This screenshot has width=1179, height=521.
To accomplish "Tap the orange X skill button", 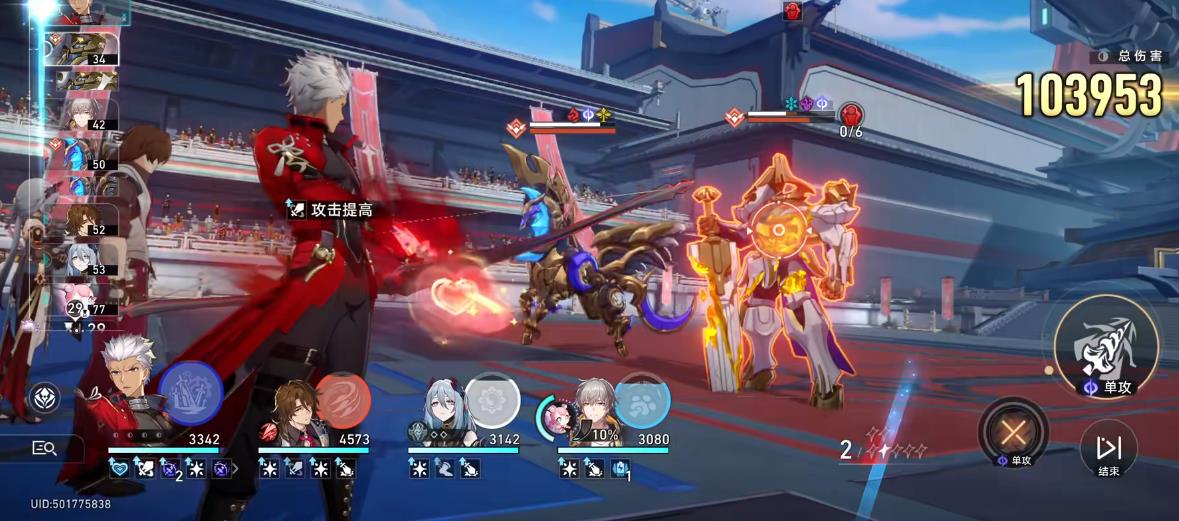I will (x=1013, y=430).
